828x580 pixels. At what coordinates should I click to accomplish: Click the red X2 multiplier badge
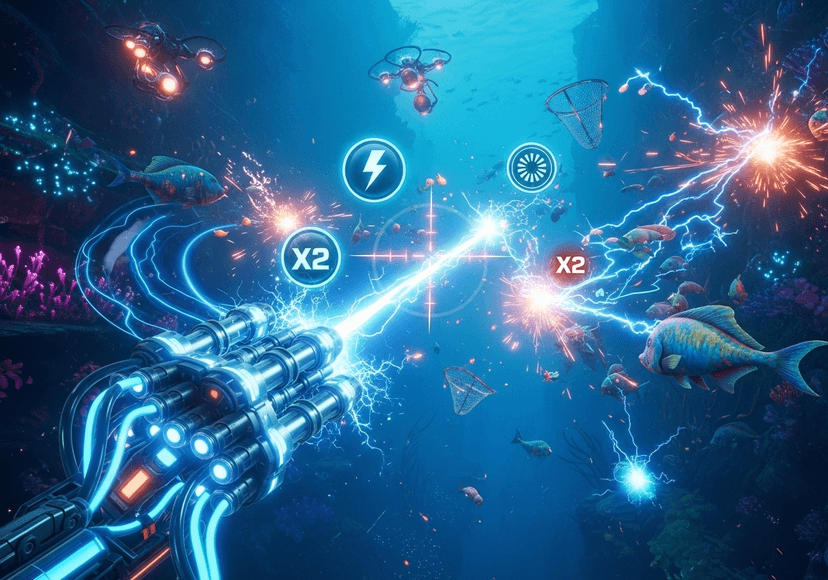(570, 266)
